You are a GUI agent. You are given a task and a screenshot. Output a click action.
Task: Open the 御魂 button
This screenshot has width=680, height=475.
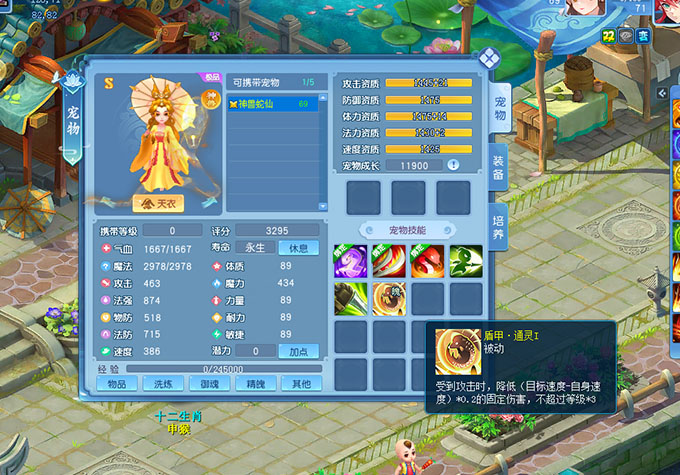coord(208,384)
